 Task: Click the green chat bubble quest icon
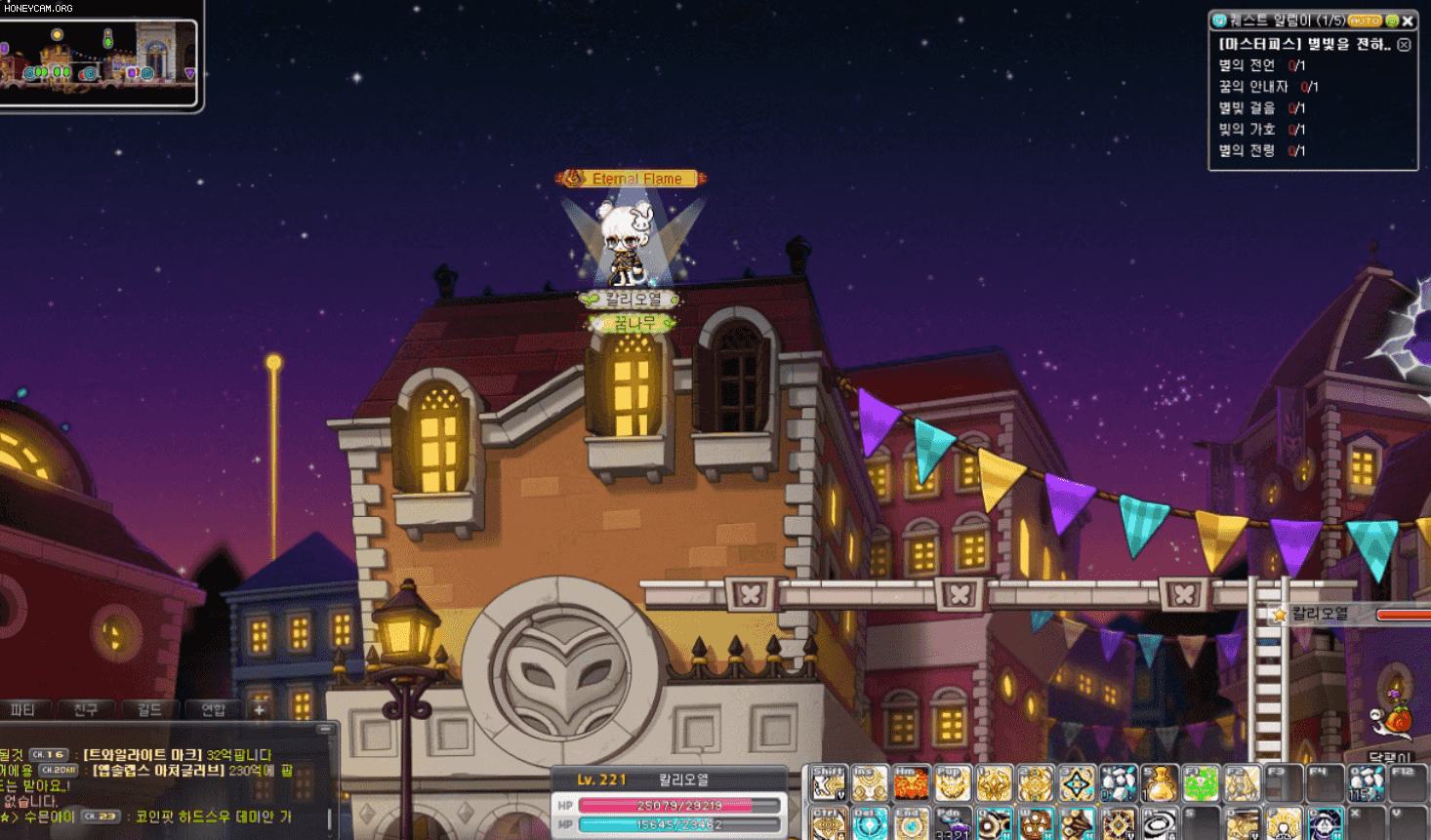1392,20
